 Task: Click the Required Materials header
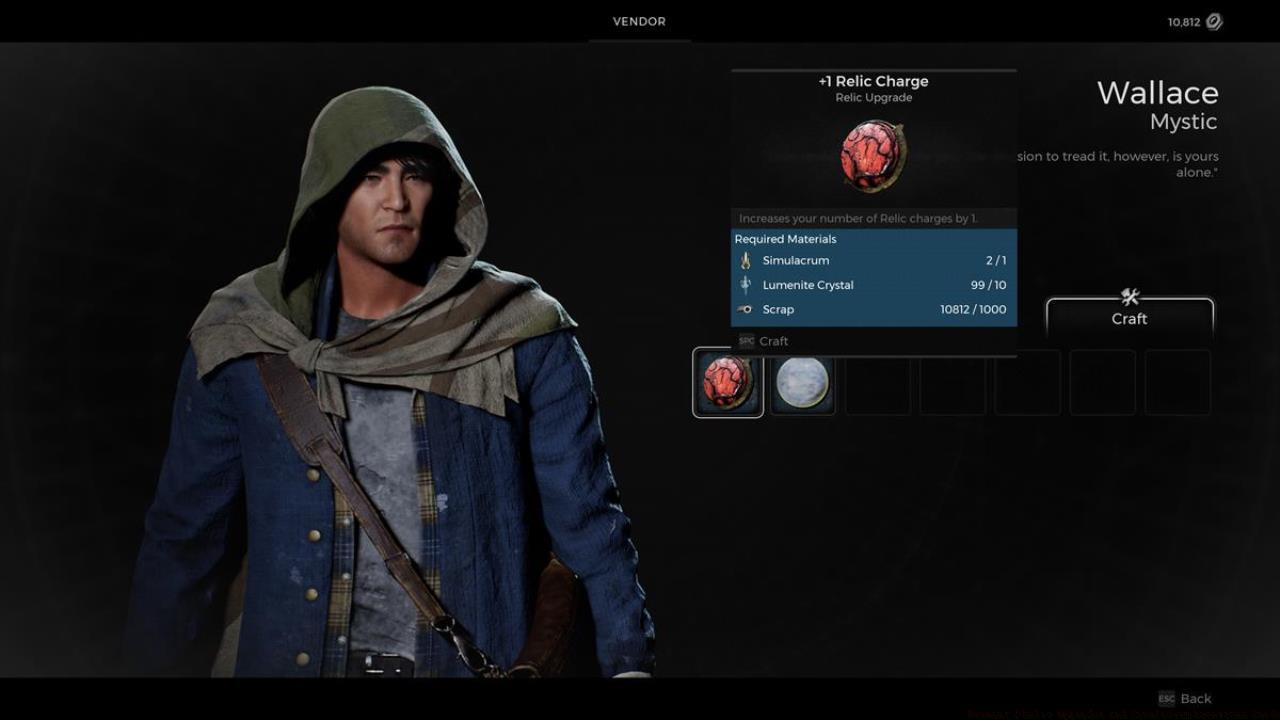click(786, 238)
